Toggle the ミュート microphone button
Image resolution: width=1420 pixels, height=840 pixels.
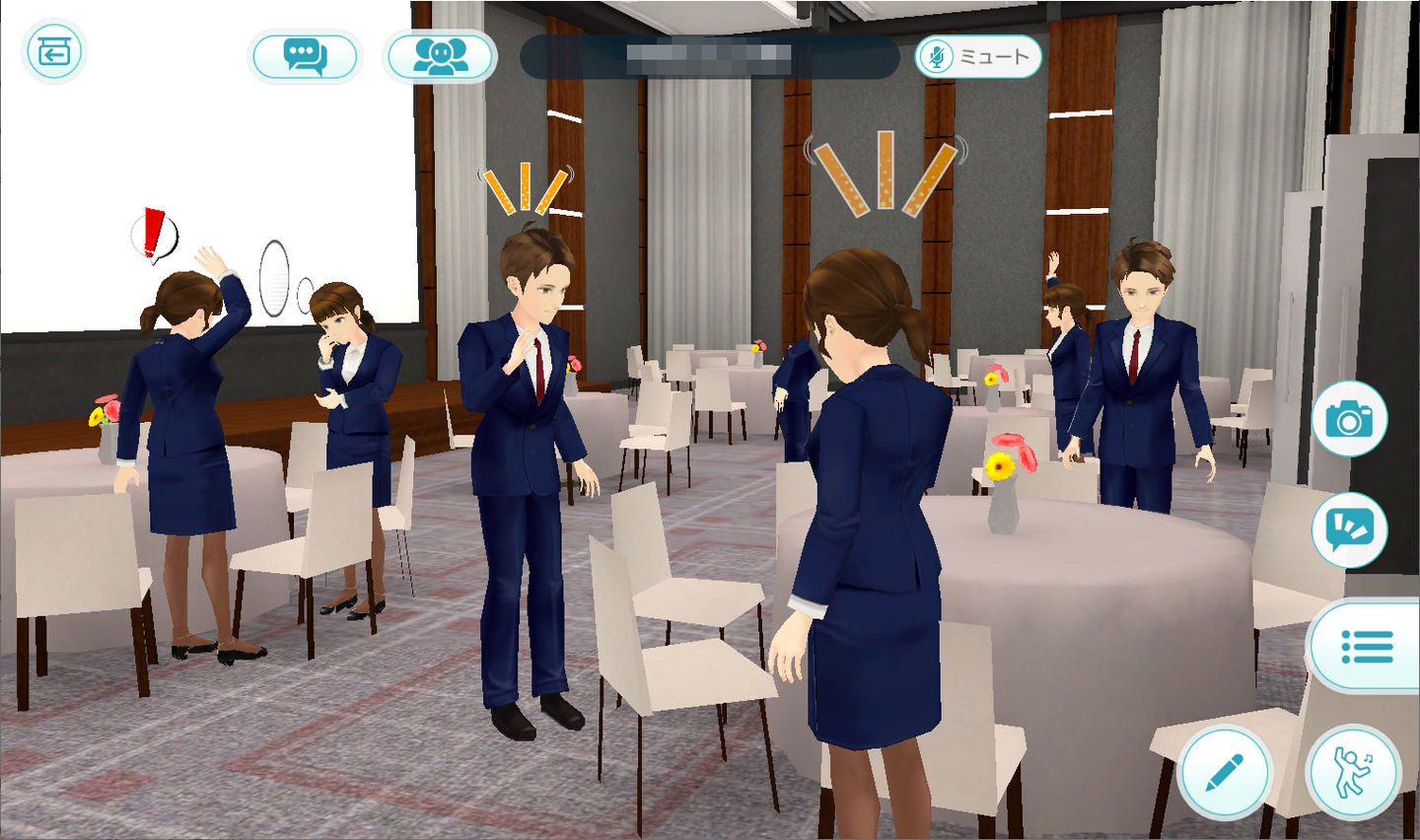click(x=977, y=57)
